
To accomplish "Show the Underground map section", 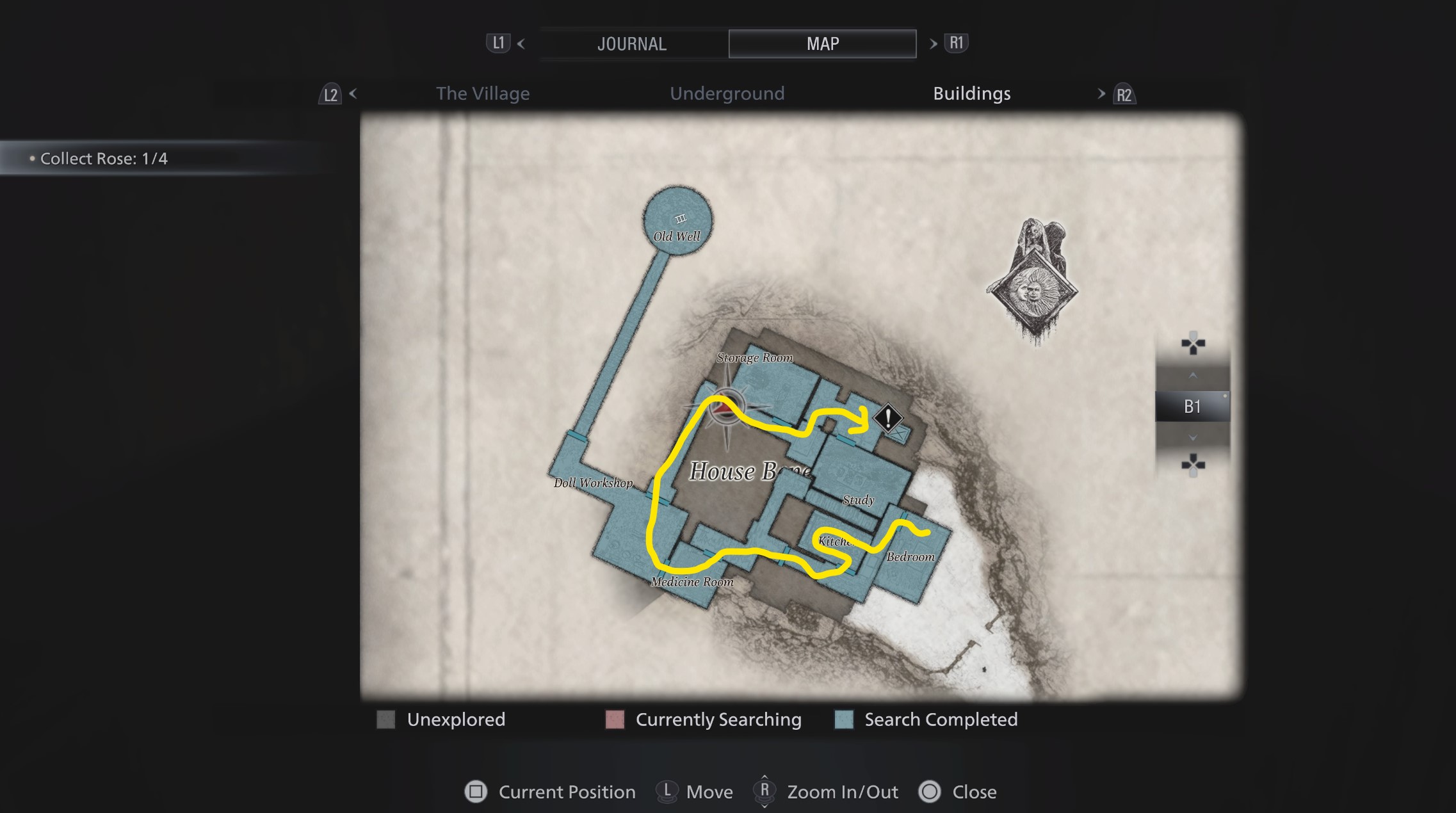I will (x=727, y=93).
